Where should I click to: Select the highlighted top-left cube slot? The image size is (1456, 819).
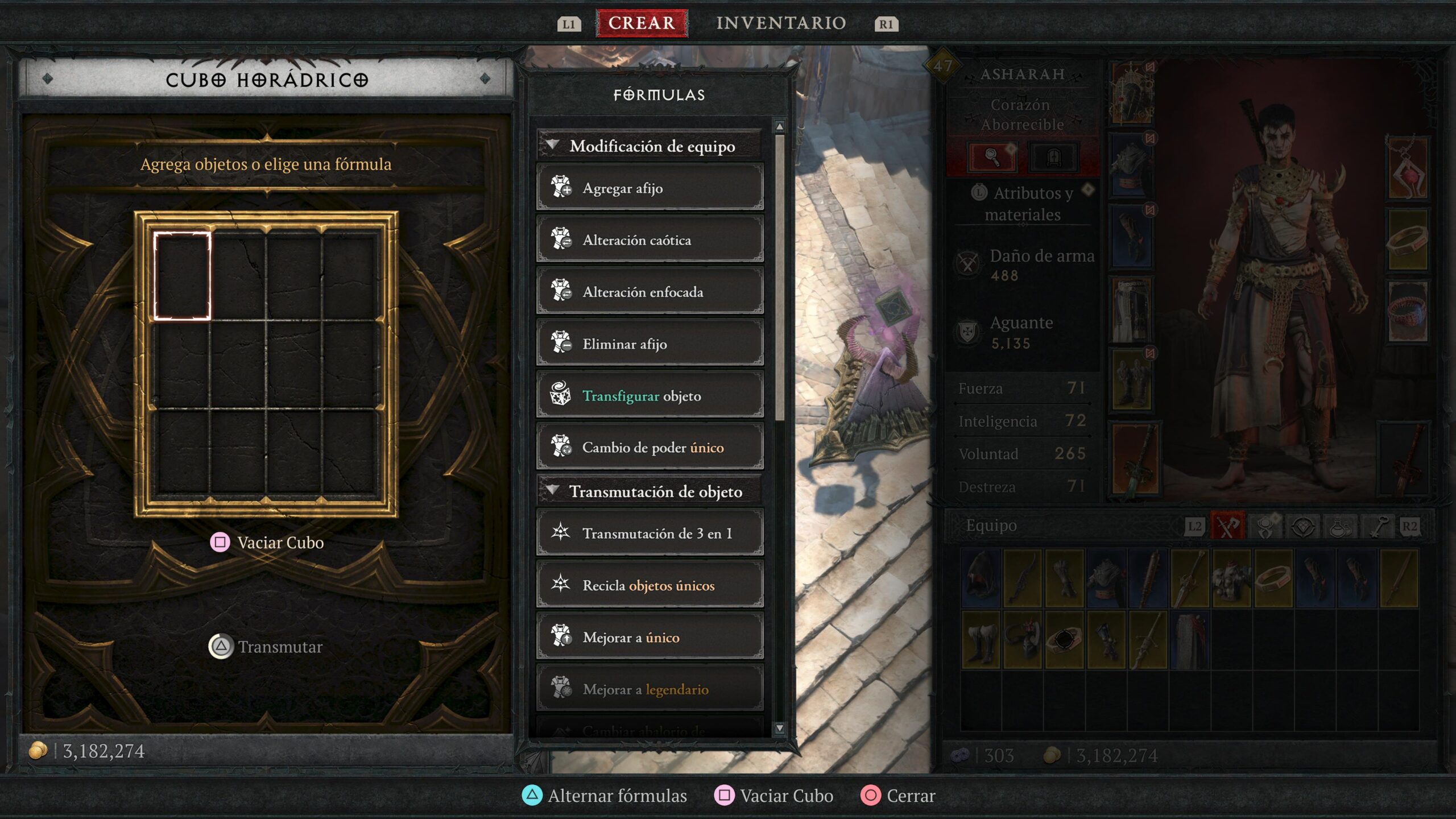point(182,276)
